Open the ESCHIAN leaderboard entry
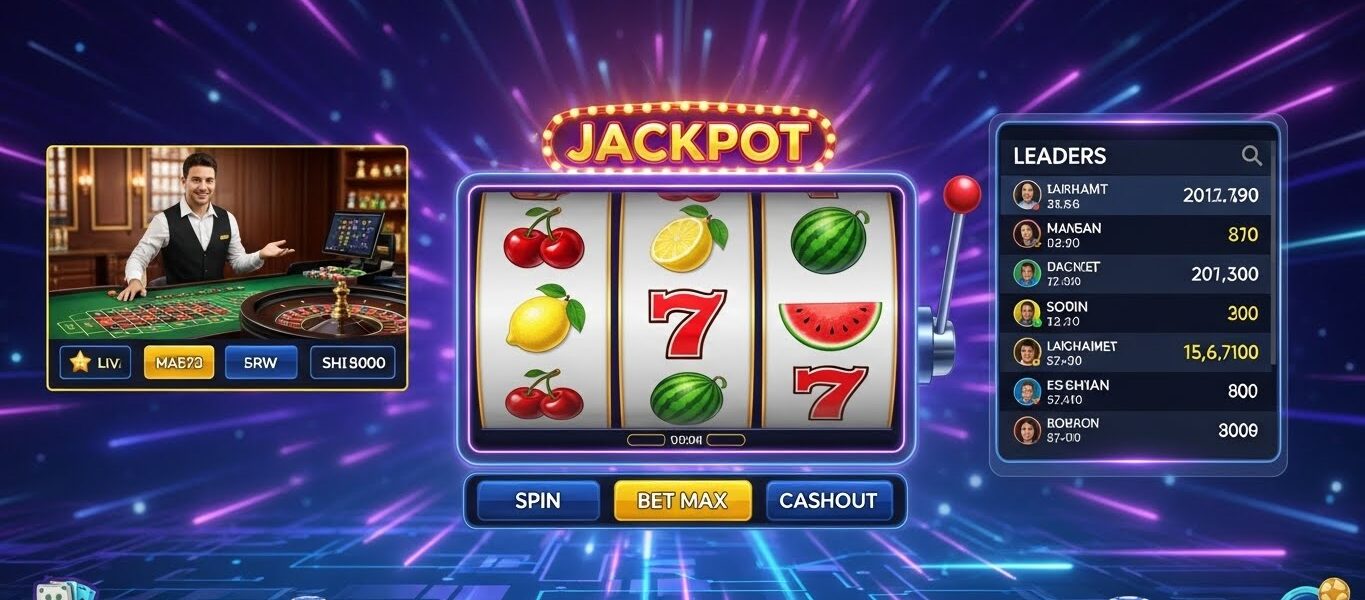Screen dimensions: 1365x600 pos(1136,392)
